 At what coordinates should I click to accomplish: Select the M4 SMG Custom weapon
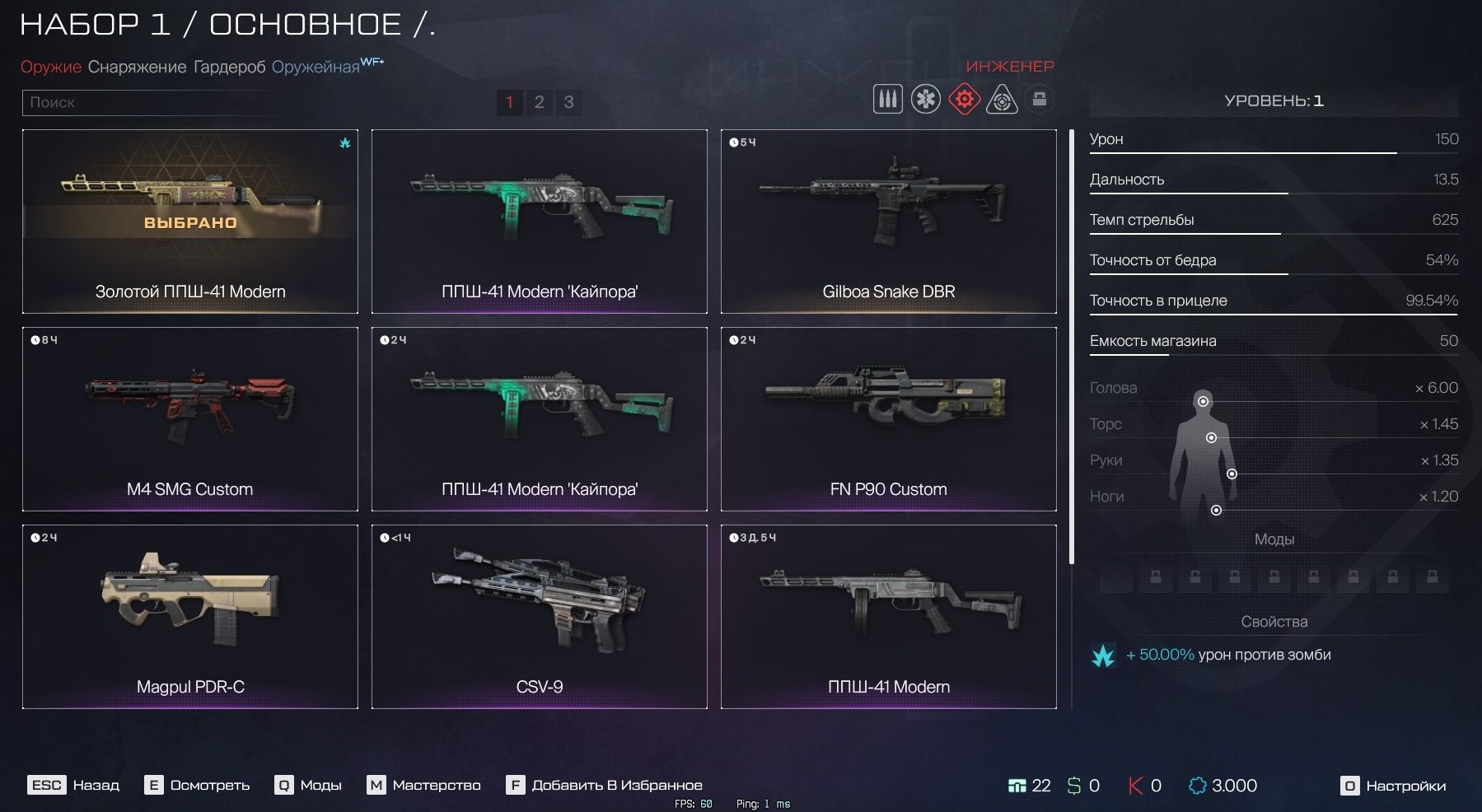point(190,418)
